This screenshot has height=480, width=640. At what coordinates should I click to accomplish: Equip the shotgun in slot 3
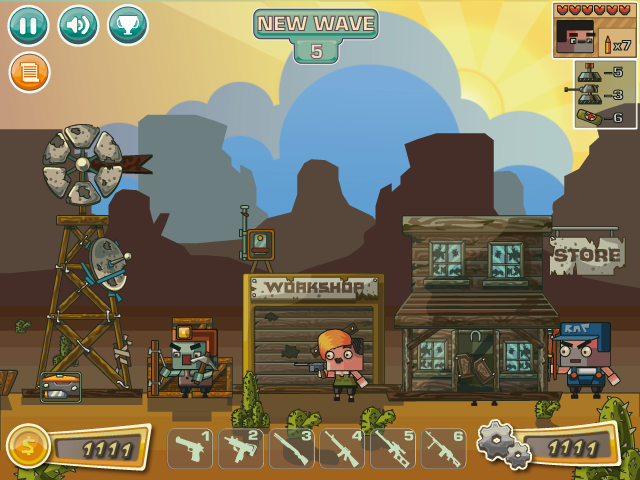[292, 449]
